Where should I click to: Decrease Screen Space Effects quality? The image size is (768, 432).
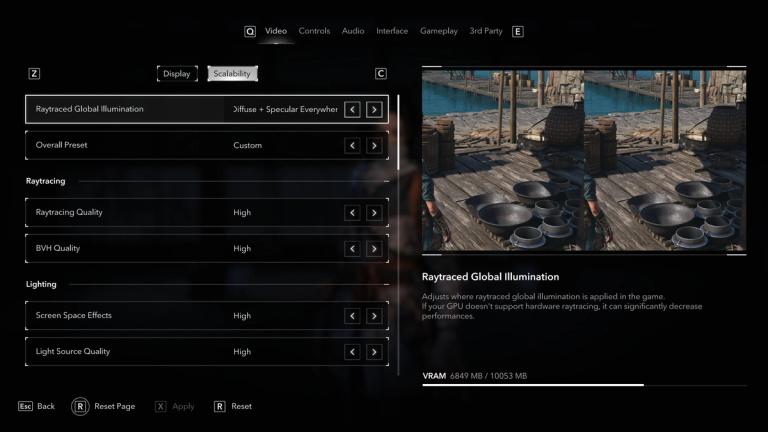coord(352,316)
